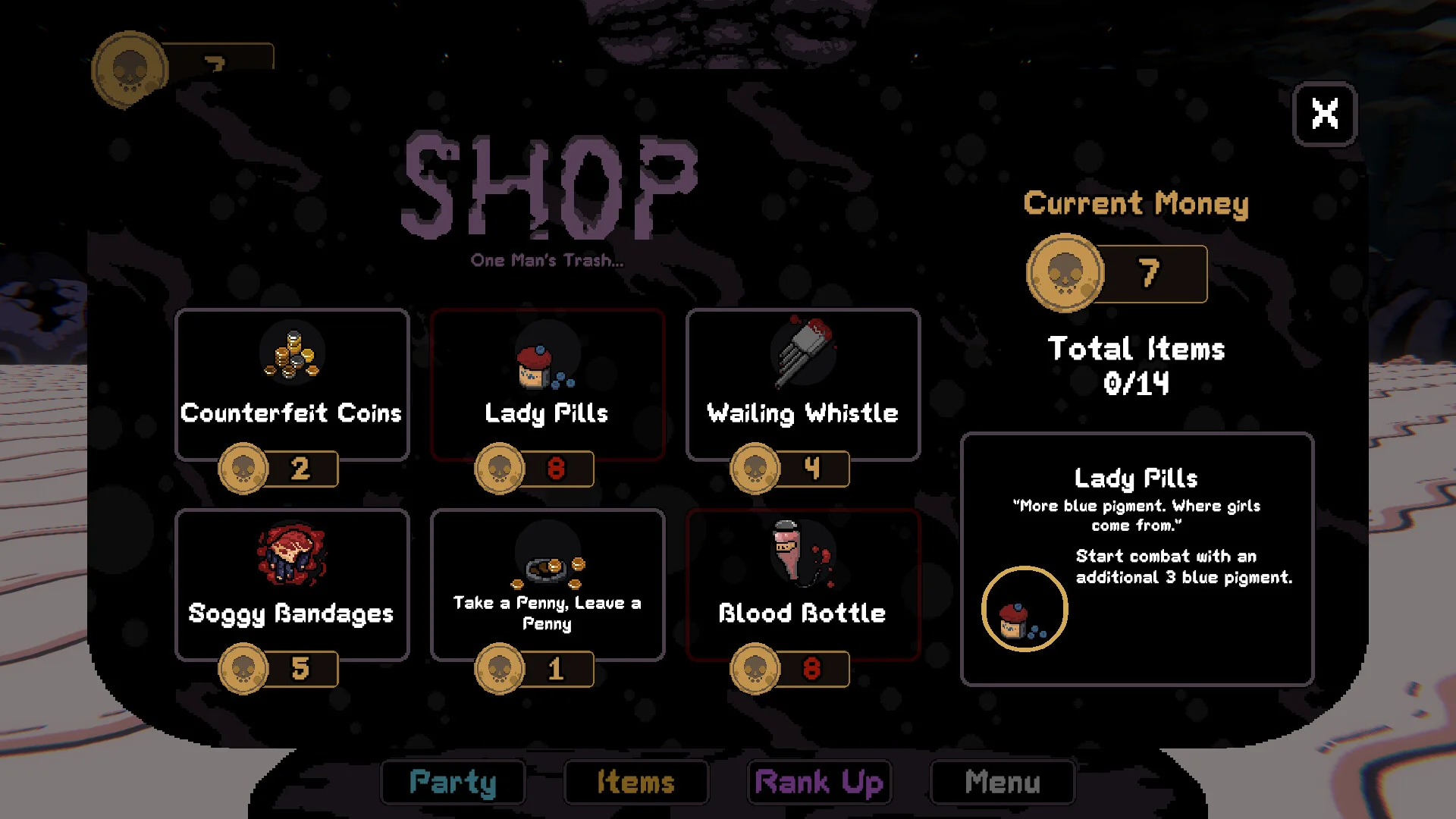
Task: Choose the Soggy Bandages item
Action: tap(292, 585)
